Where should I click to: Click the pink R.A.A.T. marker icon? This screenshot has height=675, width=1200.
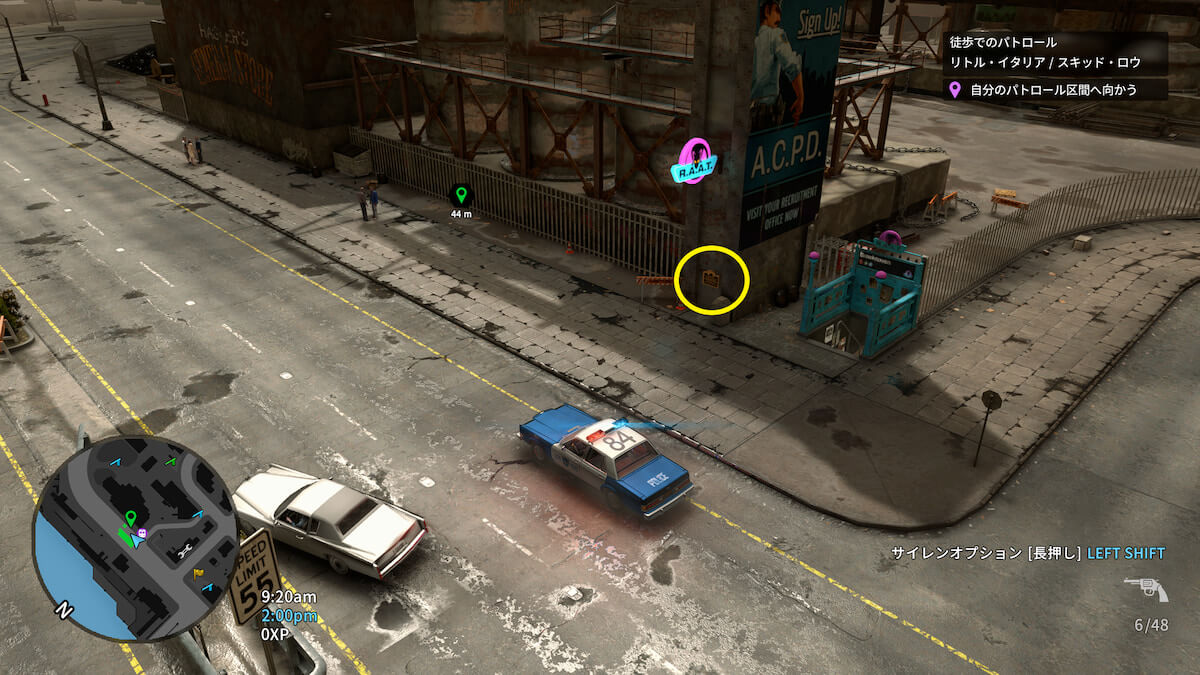pyautogui.click(x=695, y=163)
